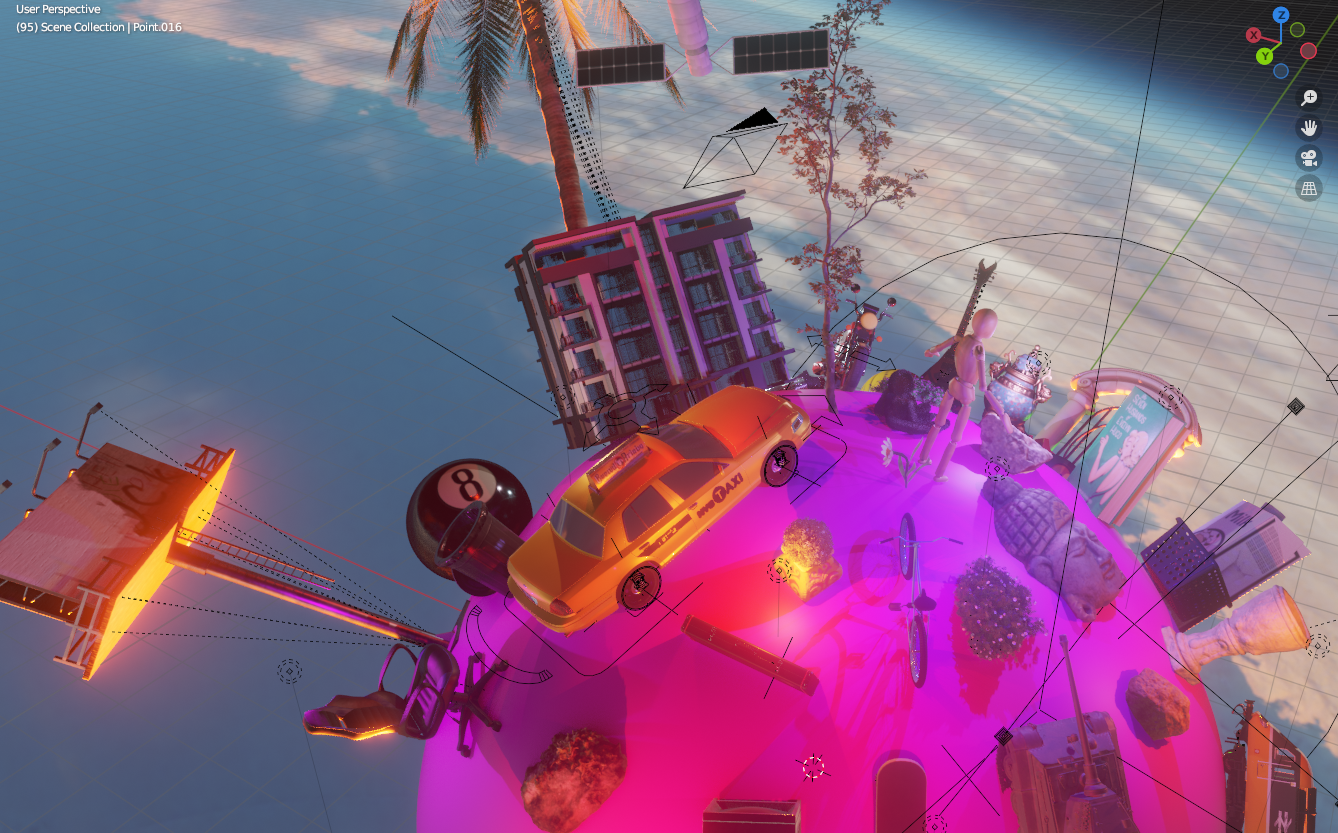1338x833 pixels.
Task: Click the hand pan view button
Action: (1309, 127)
